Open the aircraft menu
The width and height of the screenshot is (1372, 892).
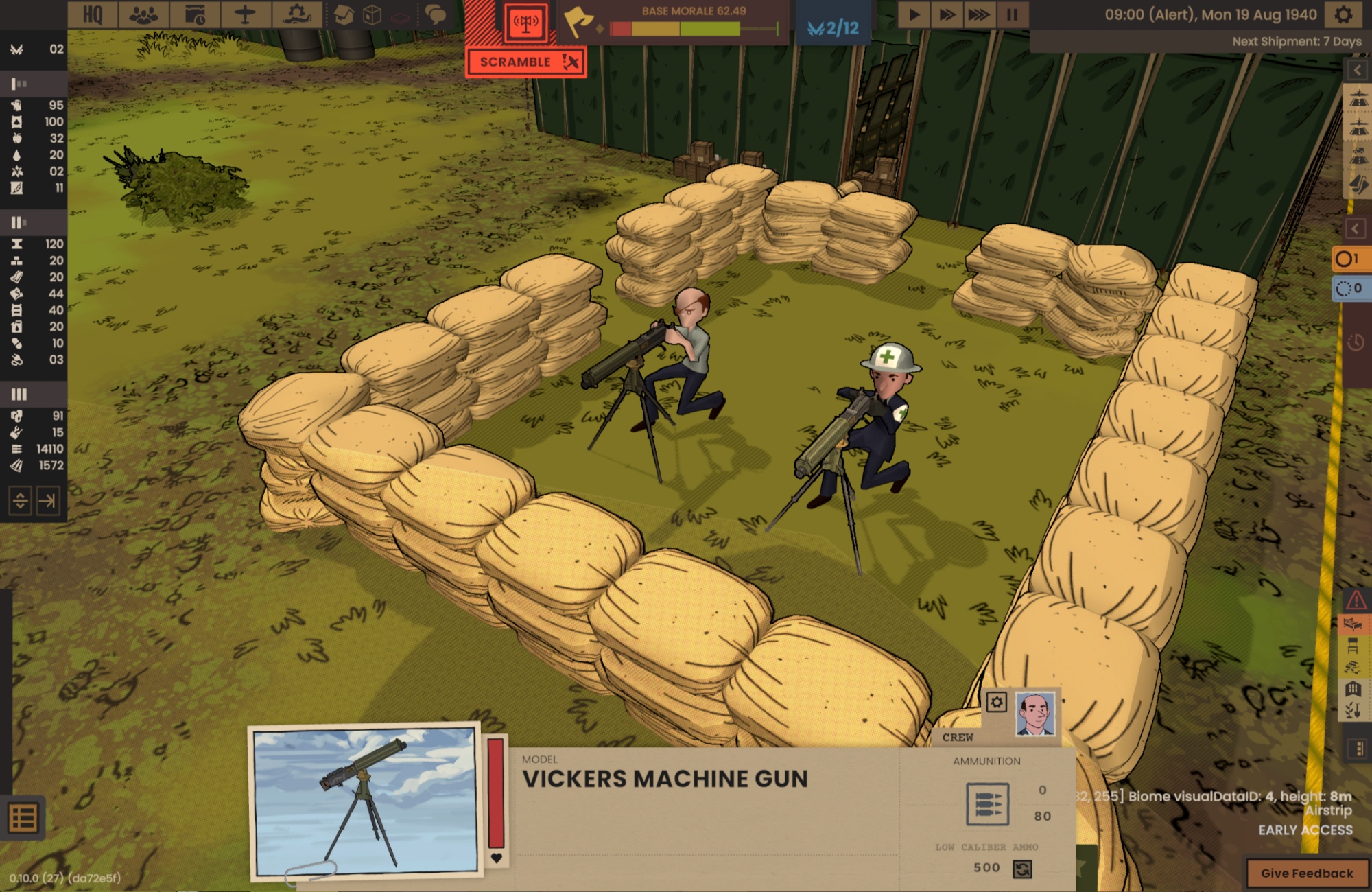(x=245, y=14)
